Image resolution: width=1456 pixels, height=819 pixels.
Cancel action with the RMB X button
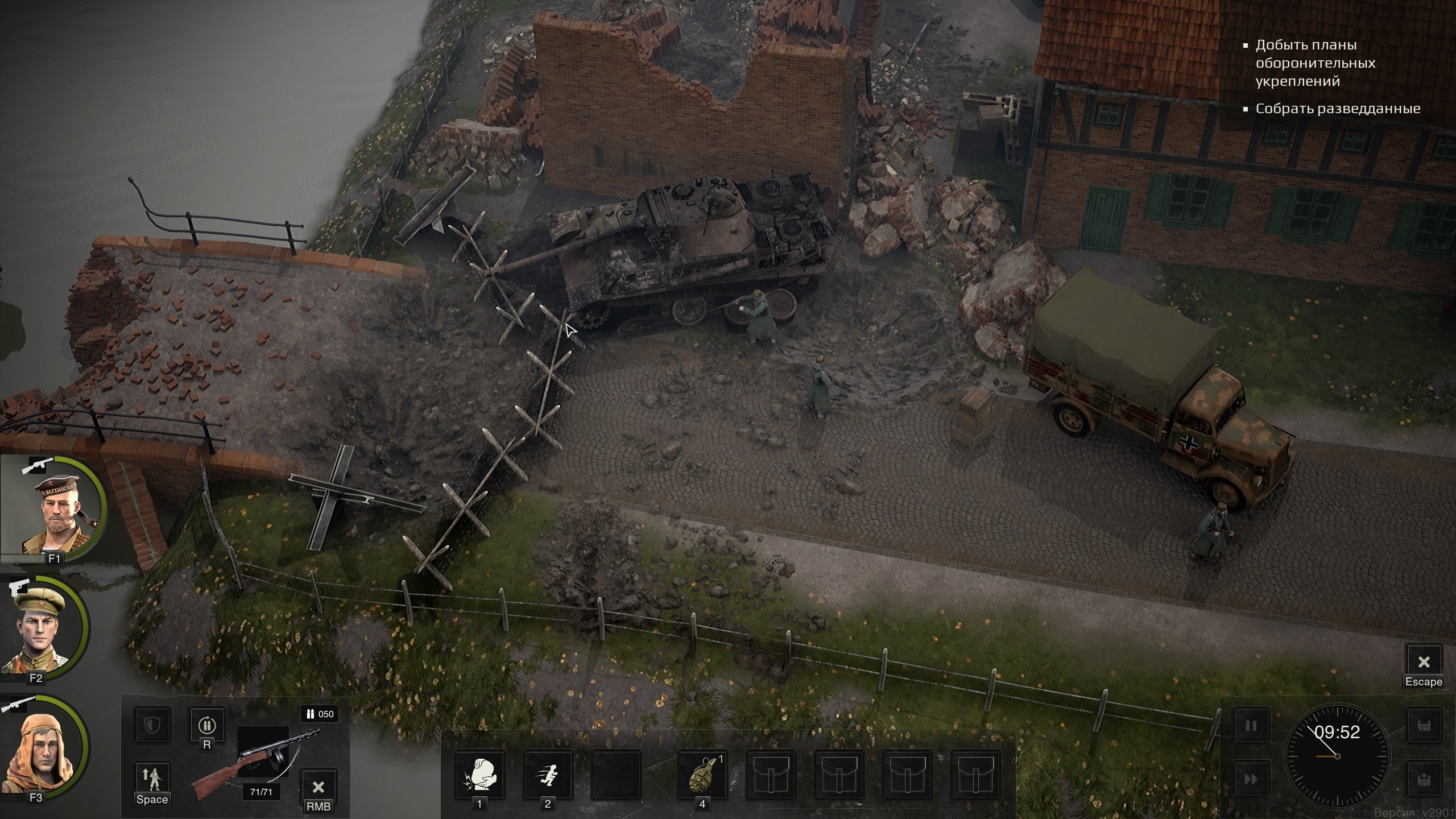318,787
